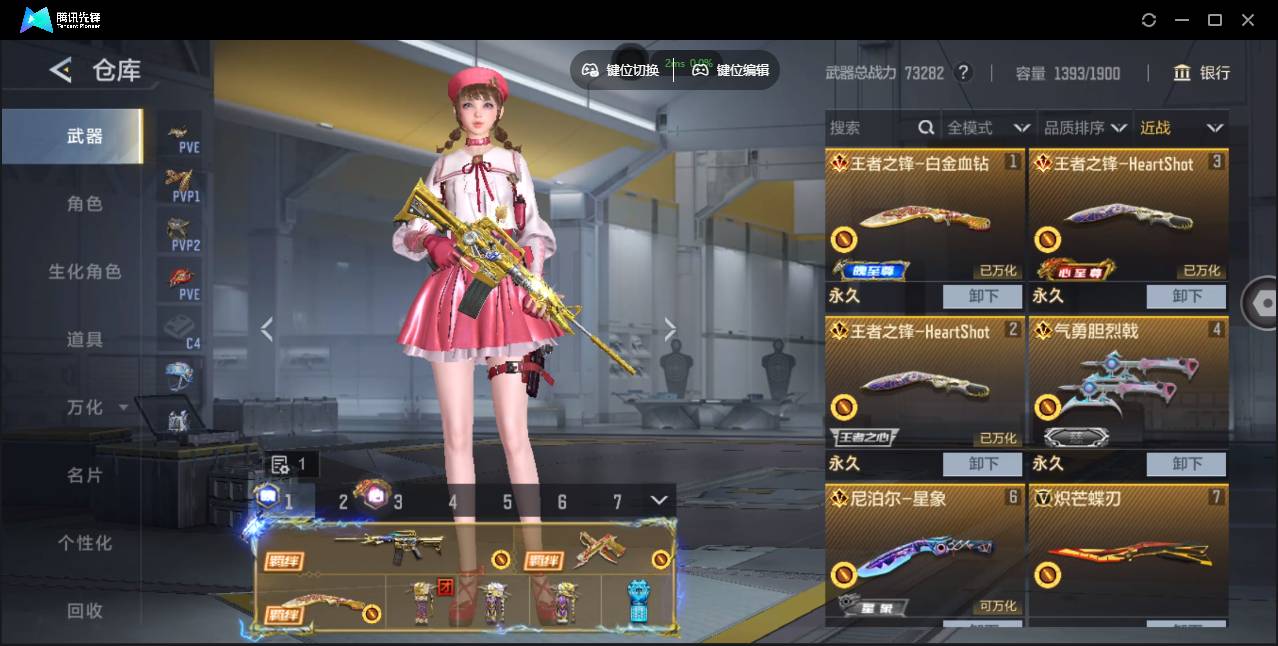1278x646 pixels.
Task: Select the 炽芒蝶刃 weapon card
Action: tap(1128, 550)
